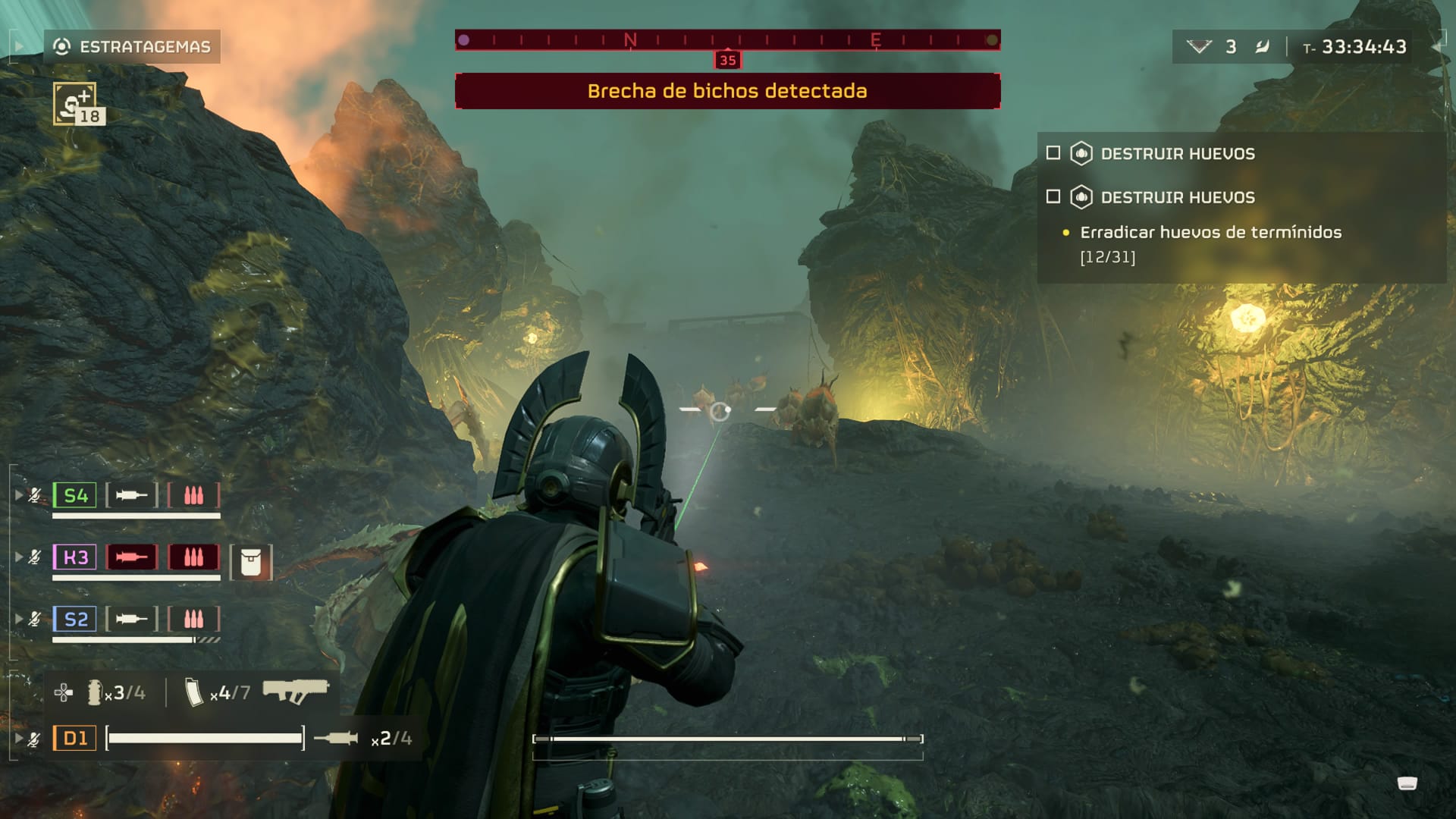Click the equipped rifle weapon icon
The image size is (1456, 819).
tap(295, 691)
